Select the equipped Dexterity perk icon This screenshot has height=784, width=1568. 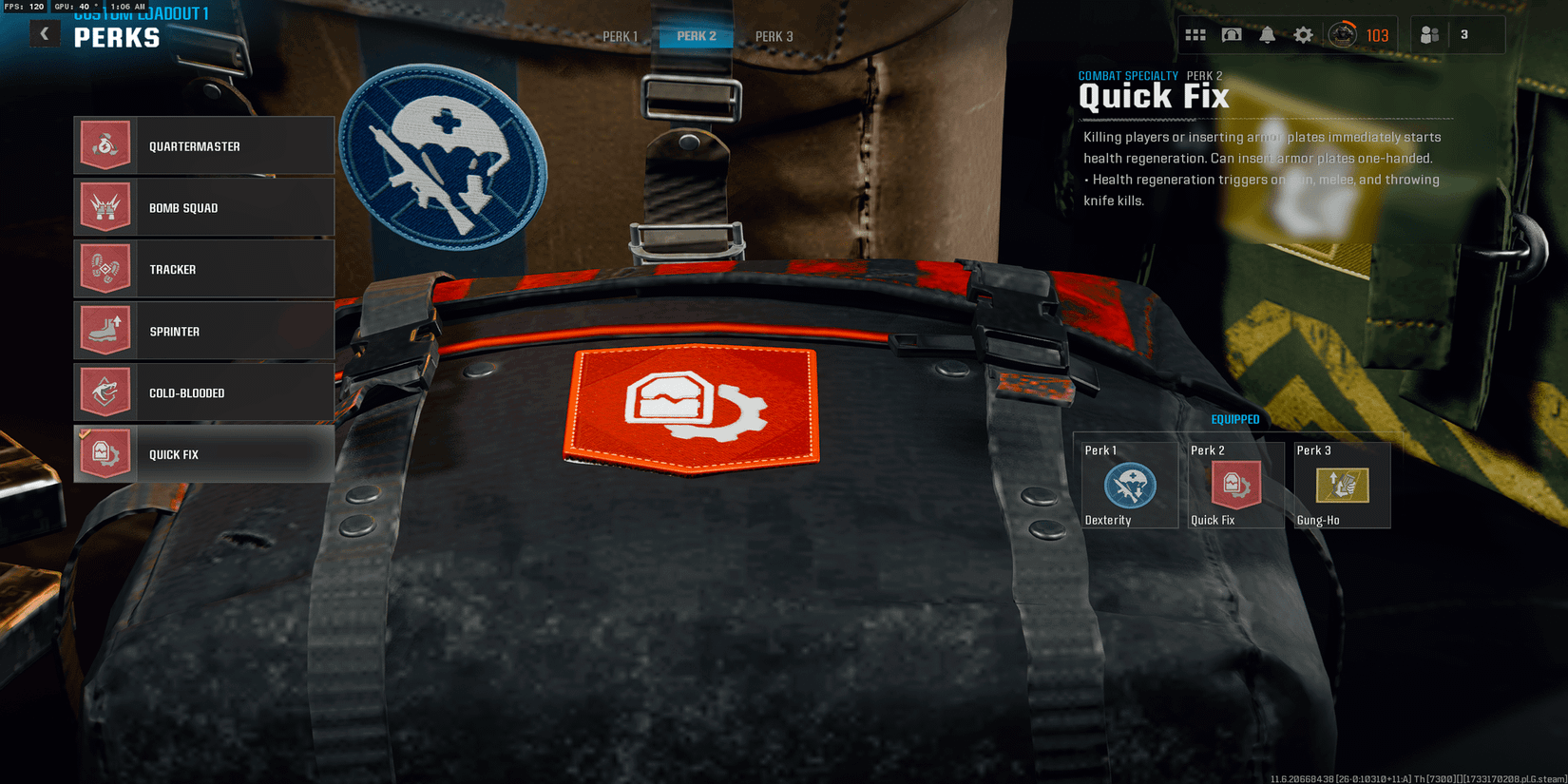click(x=1128, y=487)
